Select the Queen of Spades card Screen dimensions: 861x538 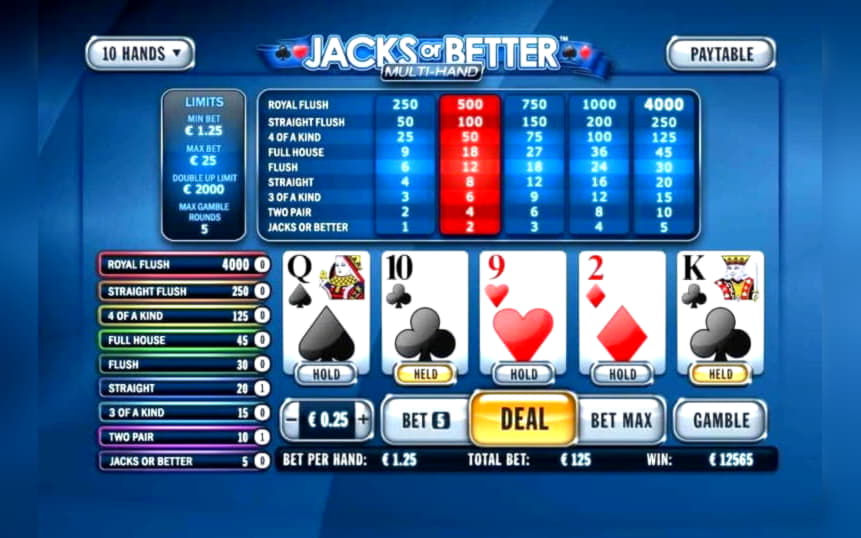[x=326, y=310]
